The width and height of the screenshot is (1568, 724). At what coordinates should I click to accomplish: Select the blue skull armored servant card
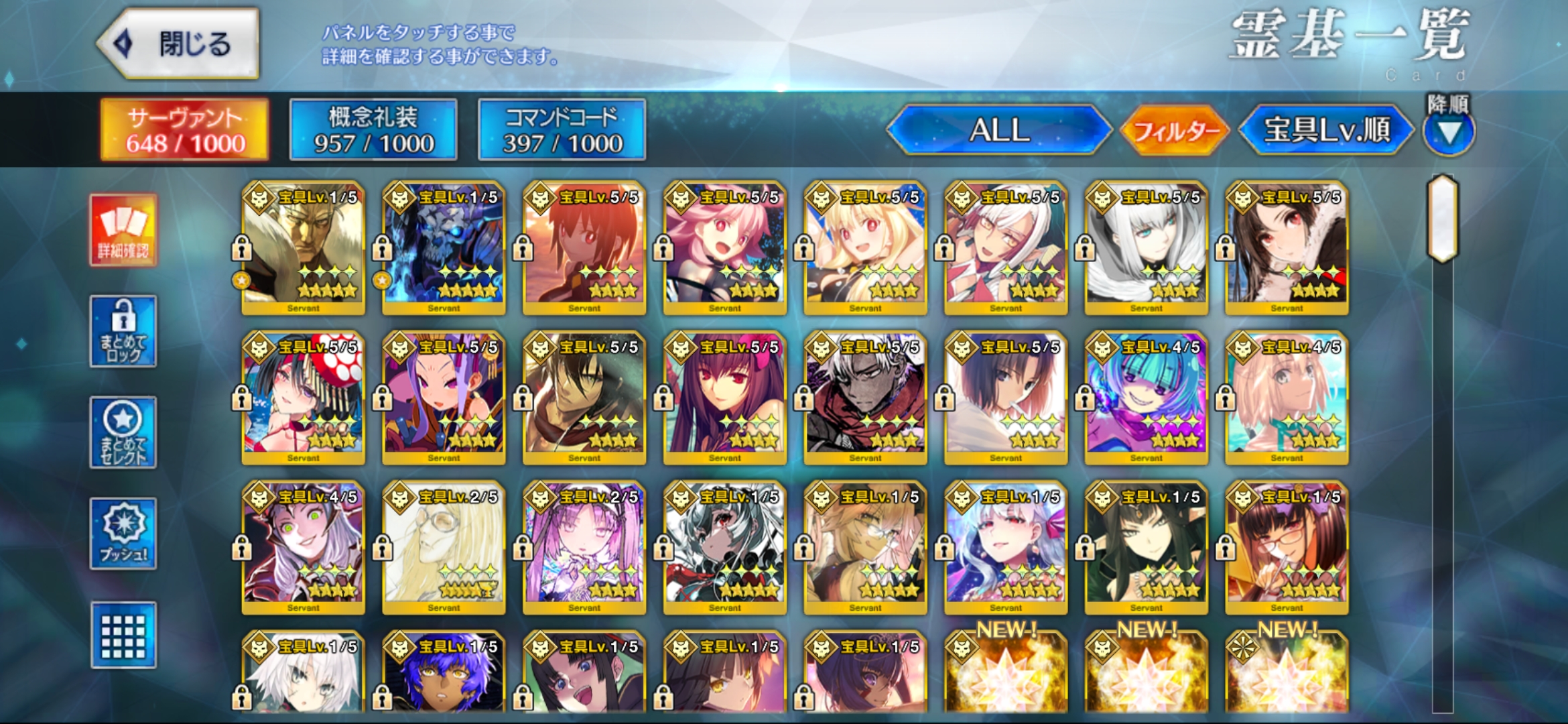click(444, 248)
